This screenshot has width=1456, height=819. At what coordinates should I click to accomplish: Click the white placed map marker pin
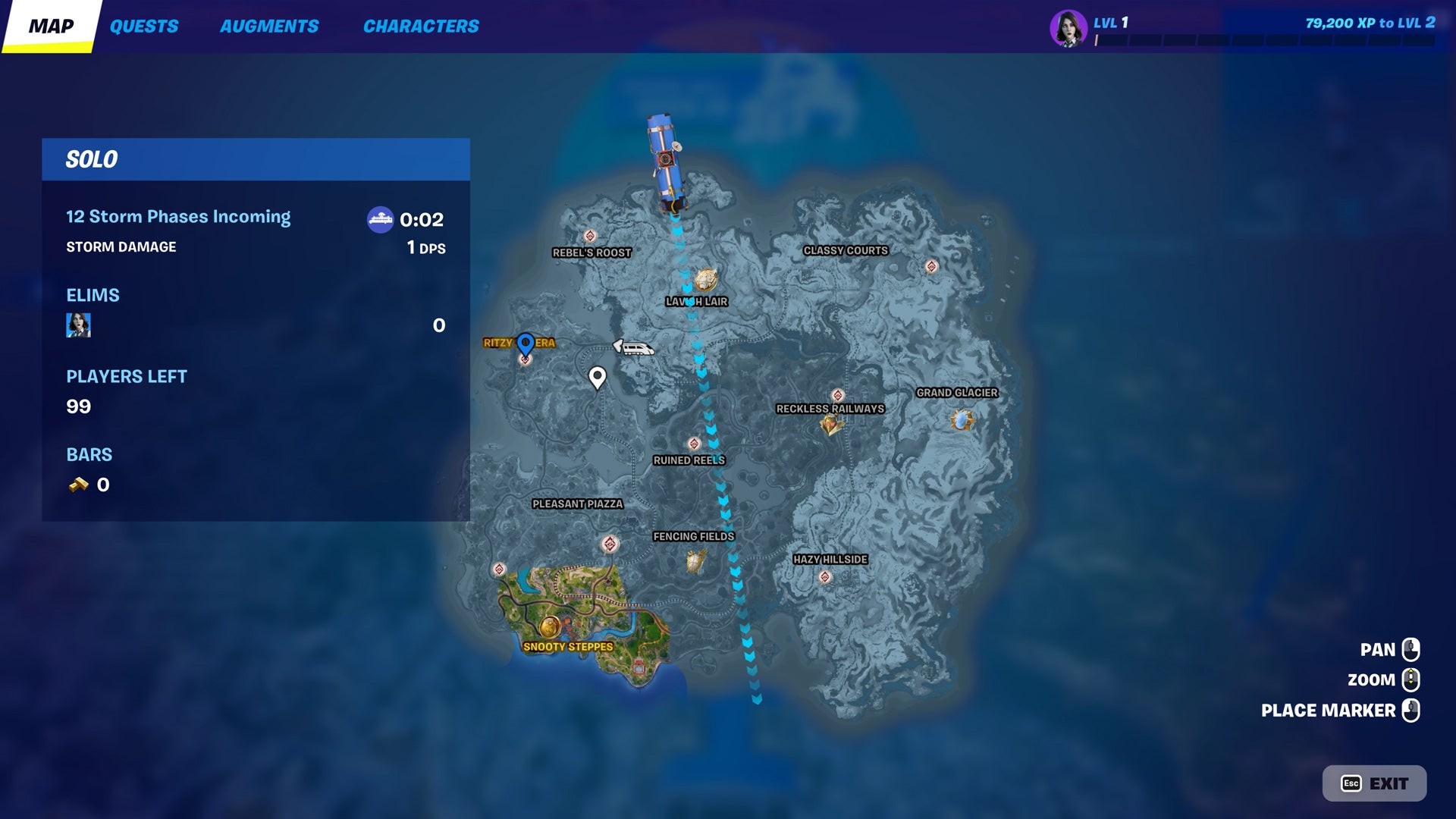598,377
